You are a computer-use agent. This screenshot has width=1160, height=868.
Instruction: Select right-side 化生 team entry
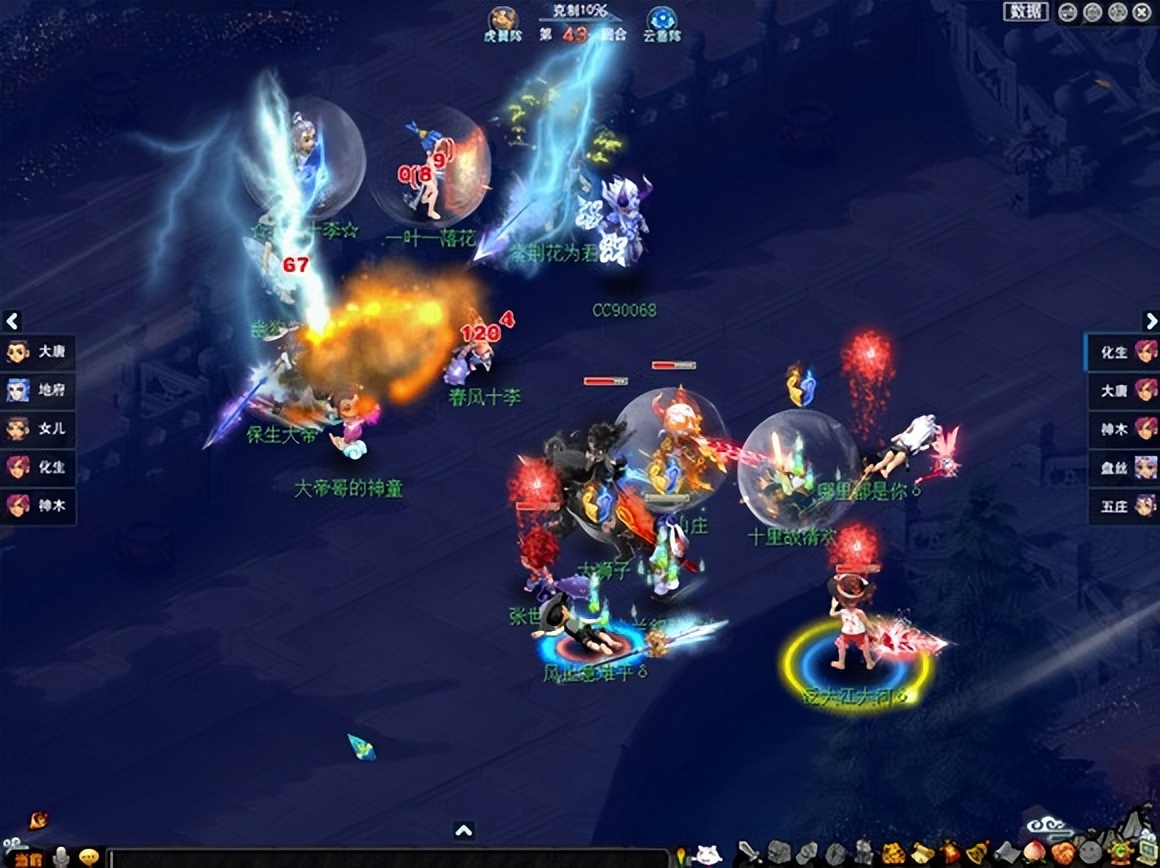pos(1123,352)
